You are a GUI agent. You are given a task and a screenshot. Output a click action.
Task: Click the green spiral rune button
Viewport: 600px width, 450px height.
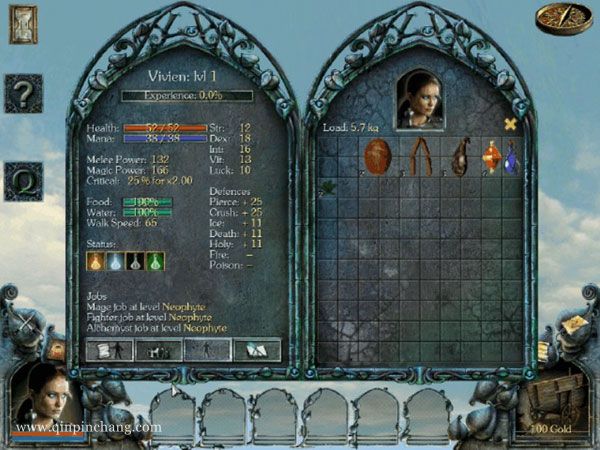(23, 182)
